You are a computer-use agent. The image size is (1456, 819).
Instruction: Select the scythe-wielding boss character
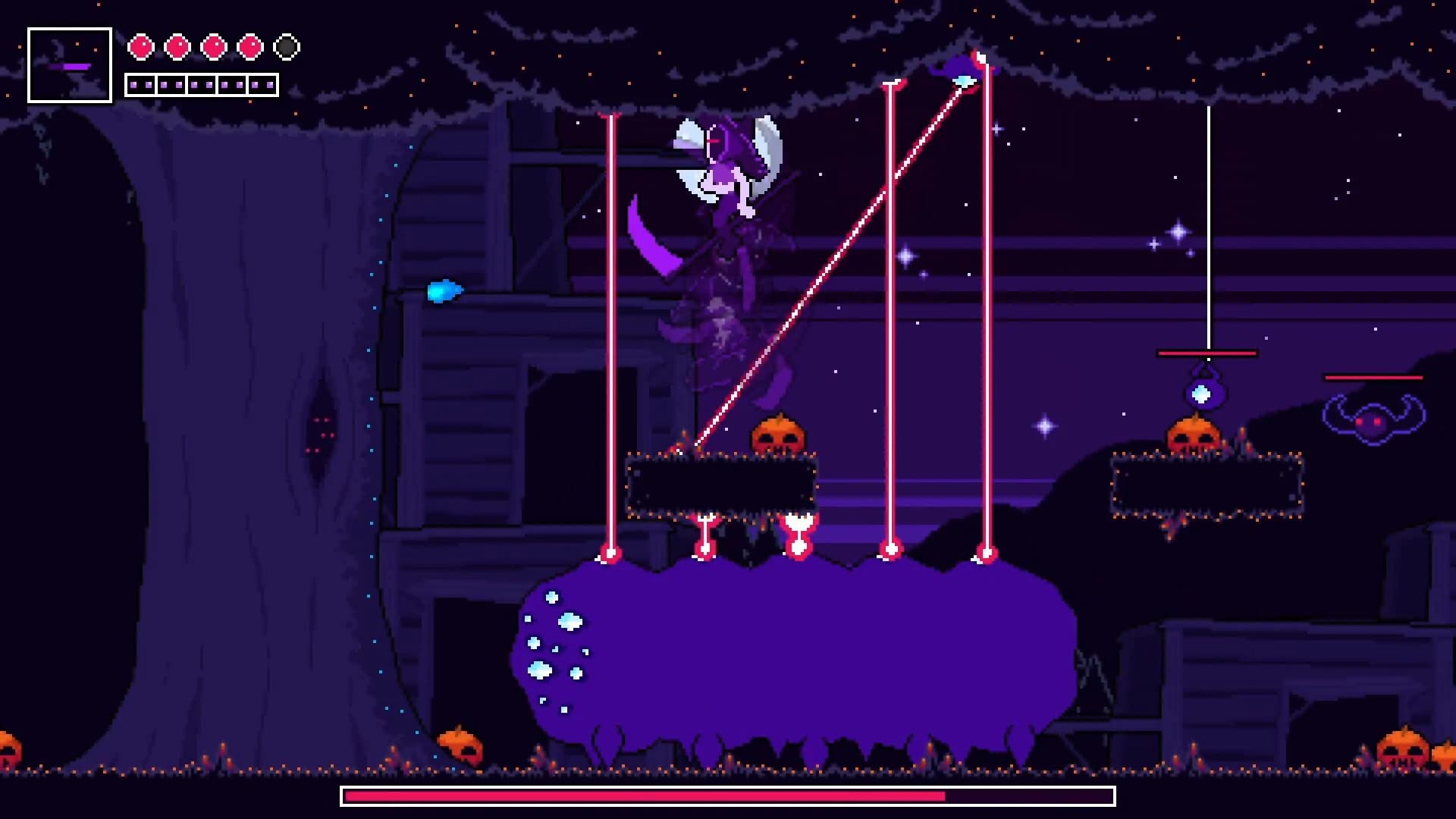coord(720,190)
